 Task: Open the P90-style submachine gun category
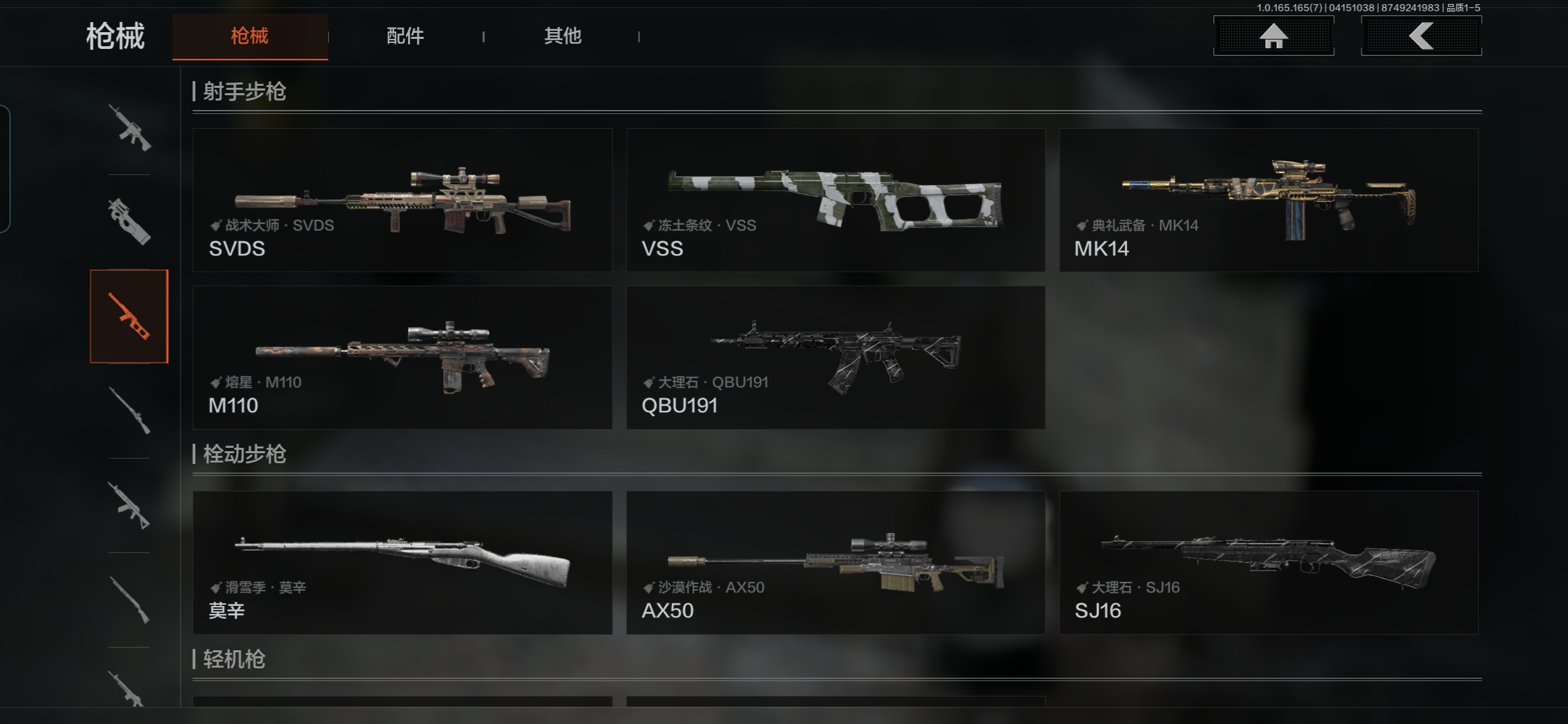pyautogui.click(x=129, y=221)
